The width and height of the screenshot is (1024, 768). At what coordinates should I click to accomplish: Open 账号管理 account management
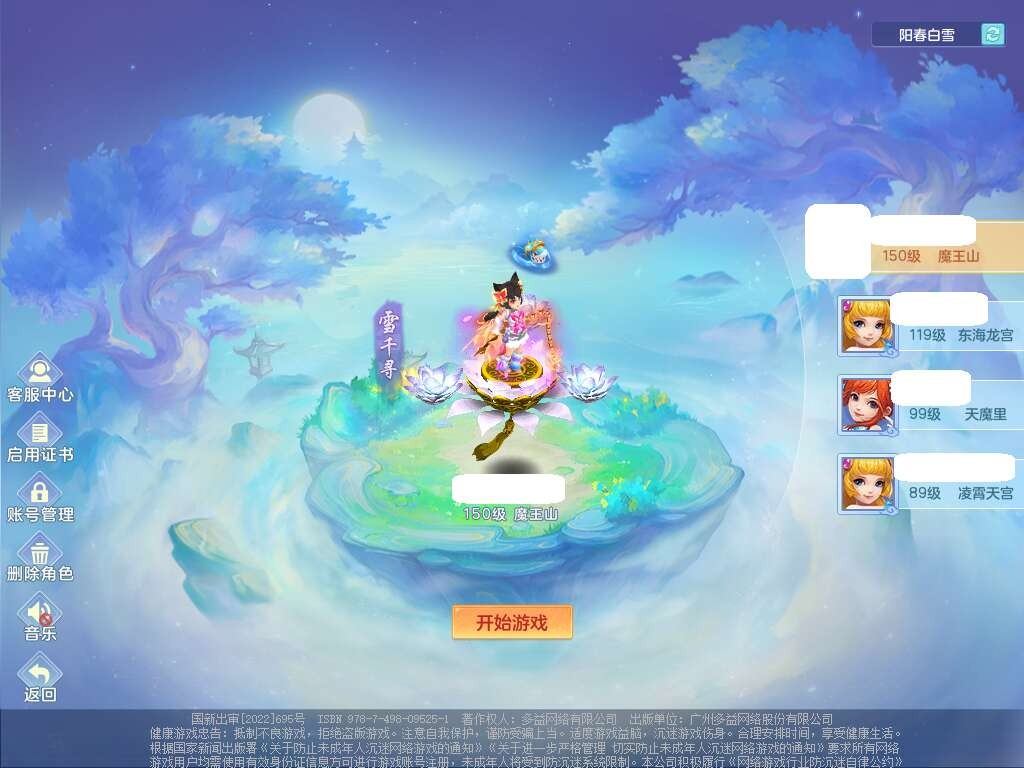pos(40,498)
